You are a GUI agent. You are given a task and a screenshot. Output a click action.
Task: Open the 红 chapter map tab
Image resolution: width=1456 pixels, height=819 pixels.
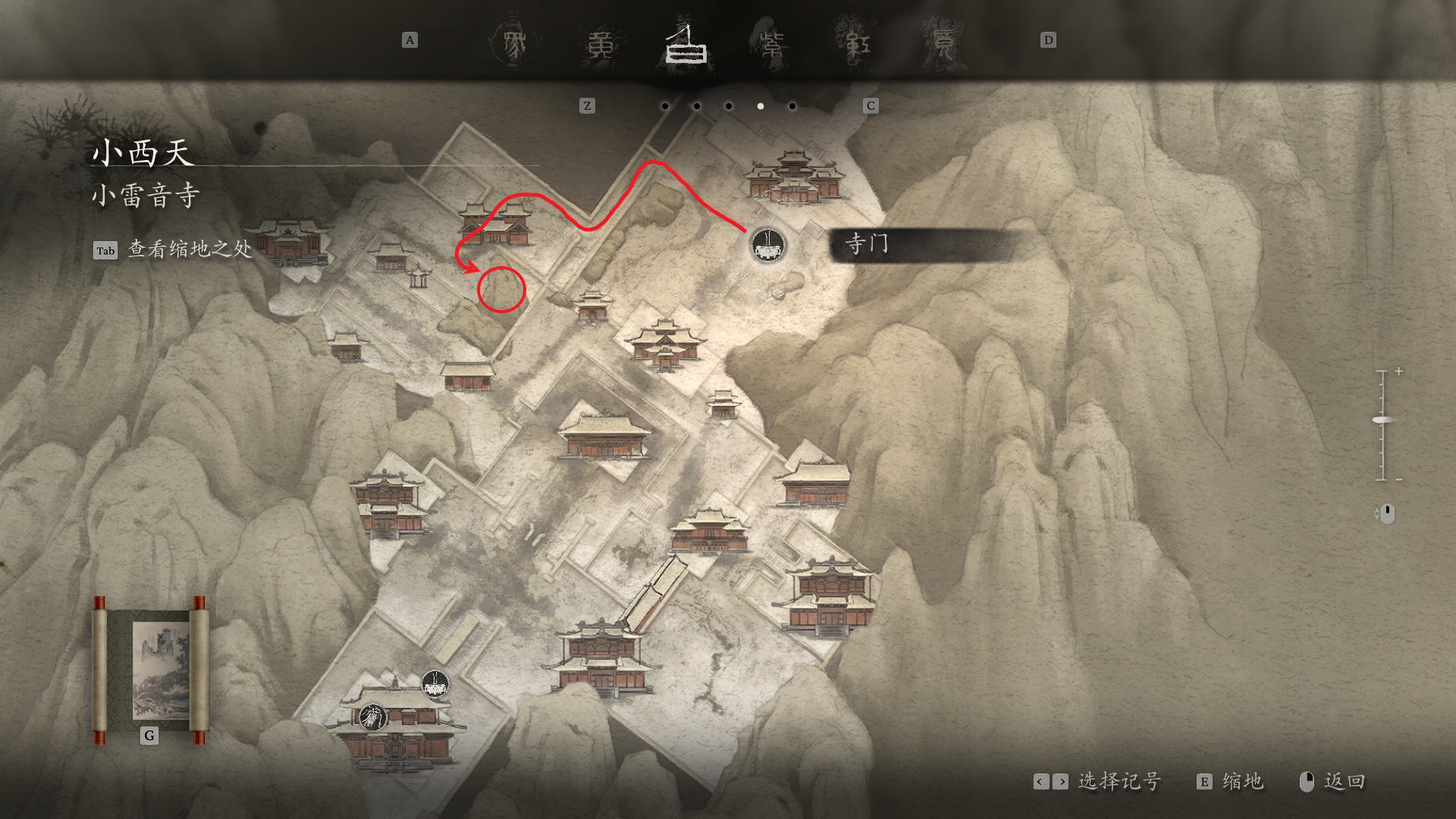click(857, 45)
